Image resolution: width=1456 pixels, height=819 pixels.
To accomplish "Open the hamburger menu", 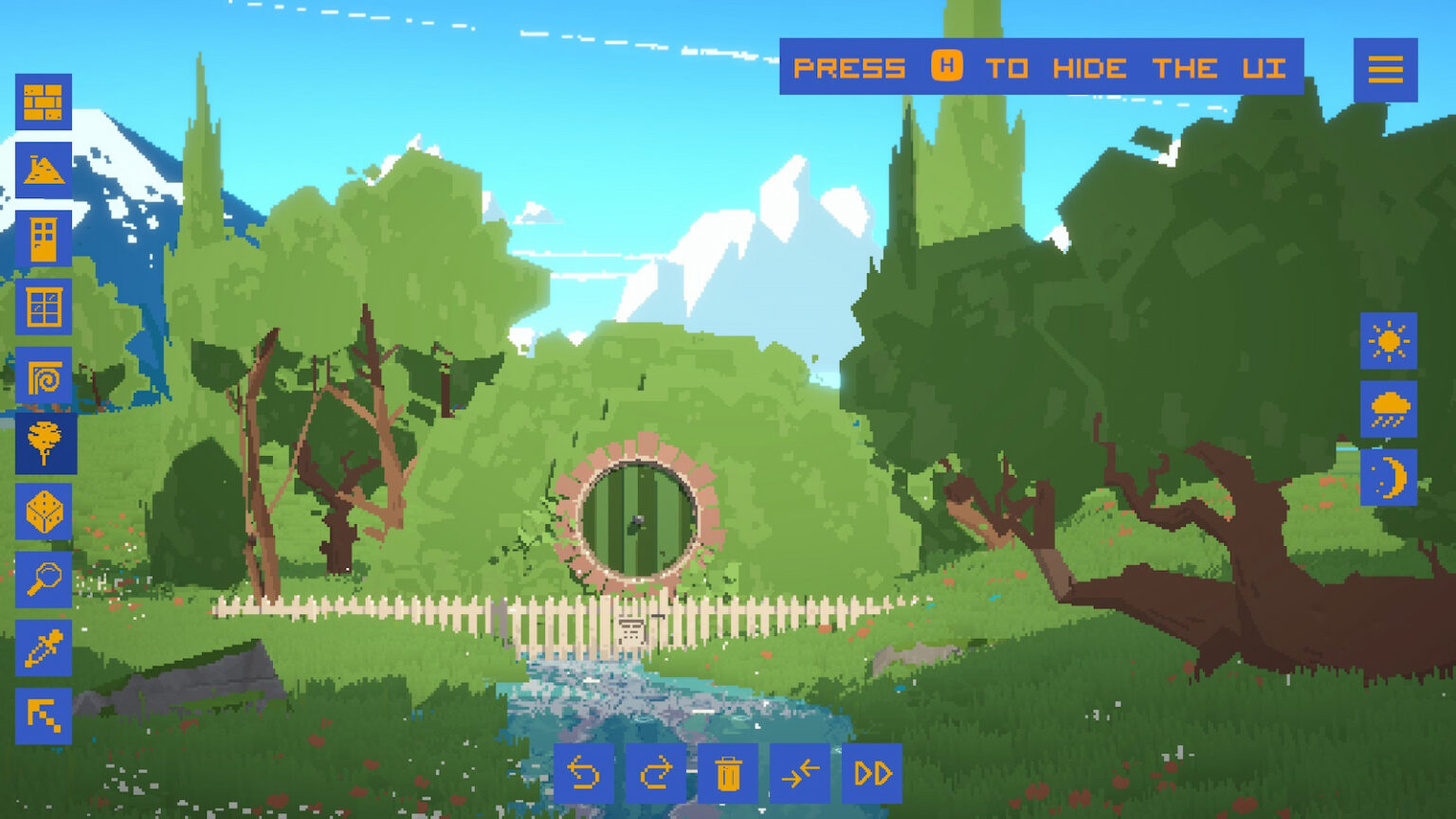I will click(x=1387, y=69).
